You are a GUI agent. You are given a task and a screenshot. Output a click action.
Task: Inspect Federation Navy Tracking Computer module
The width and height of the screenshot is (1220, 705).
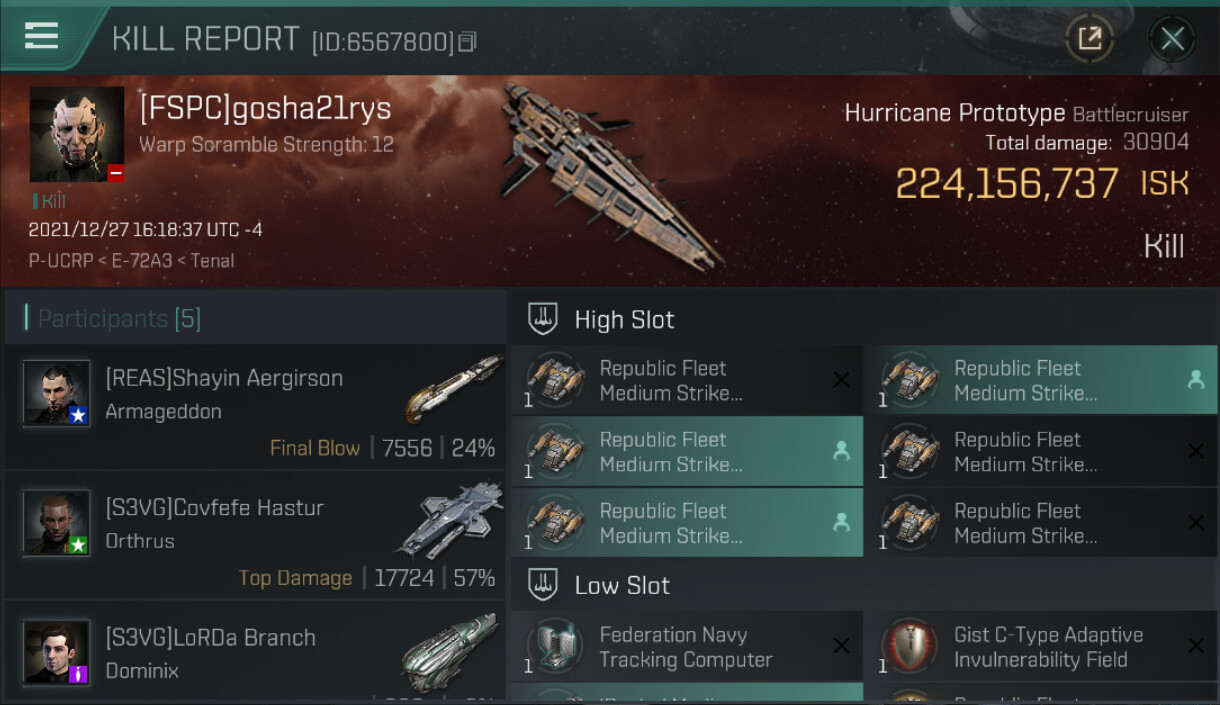click(686, 647)
